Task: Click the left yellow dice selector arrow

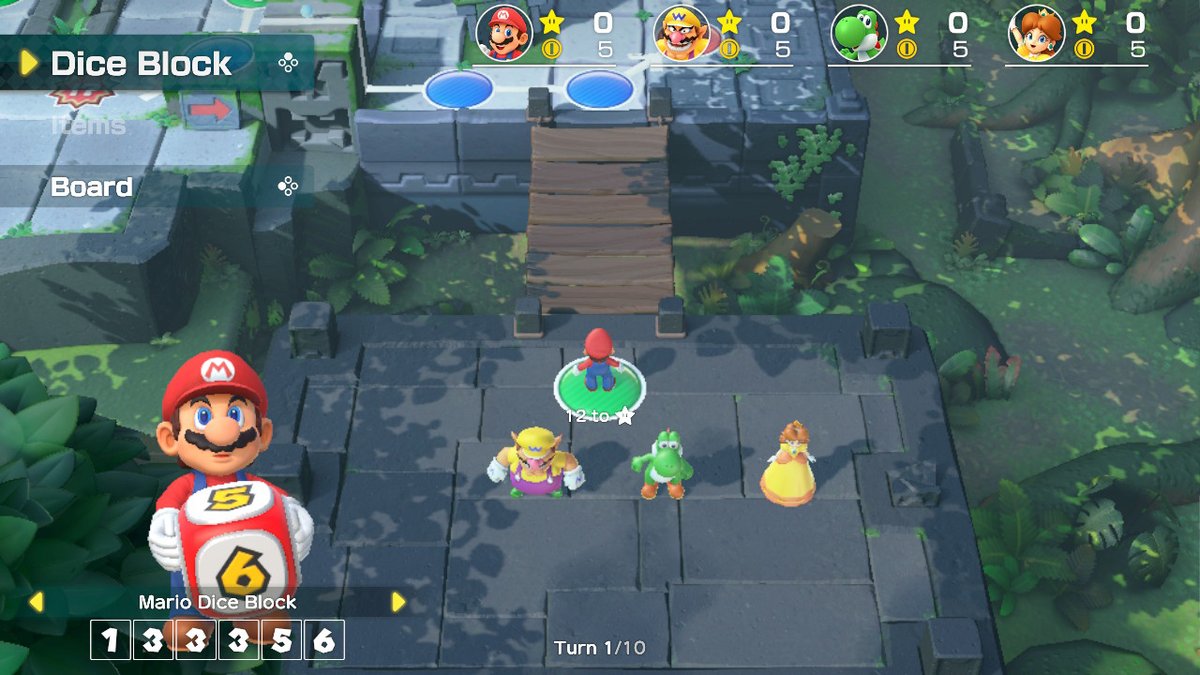Action: [36, 602]
